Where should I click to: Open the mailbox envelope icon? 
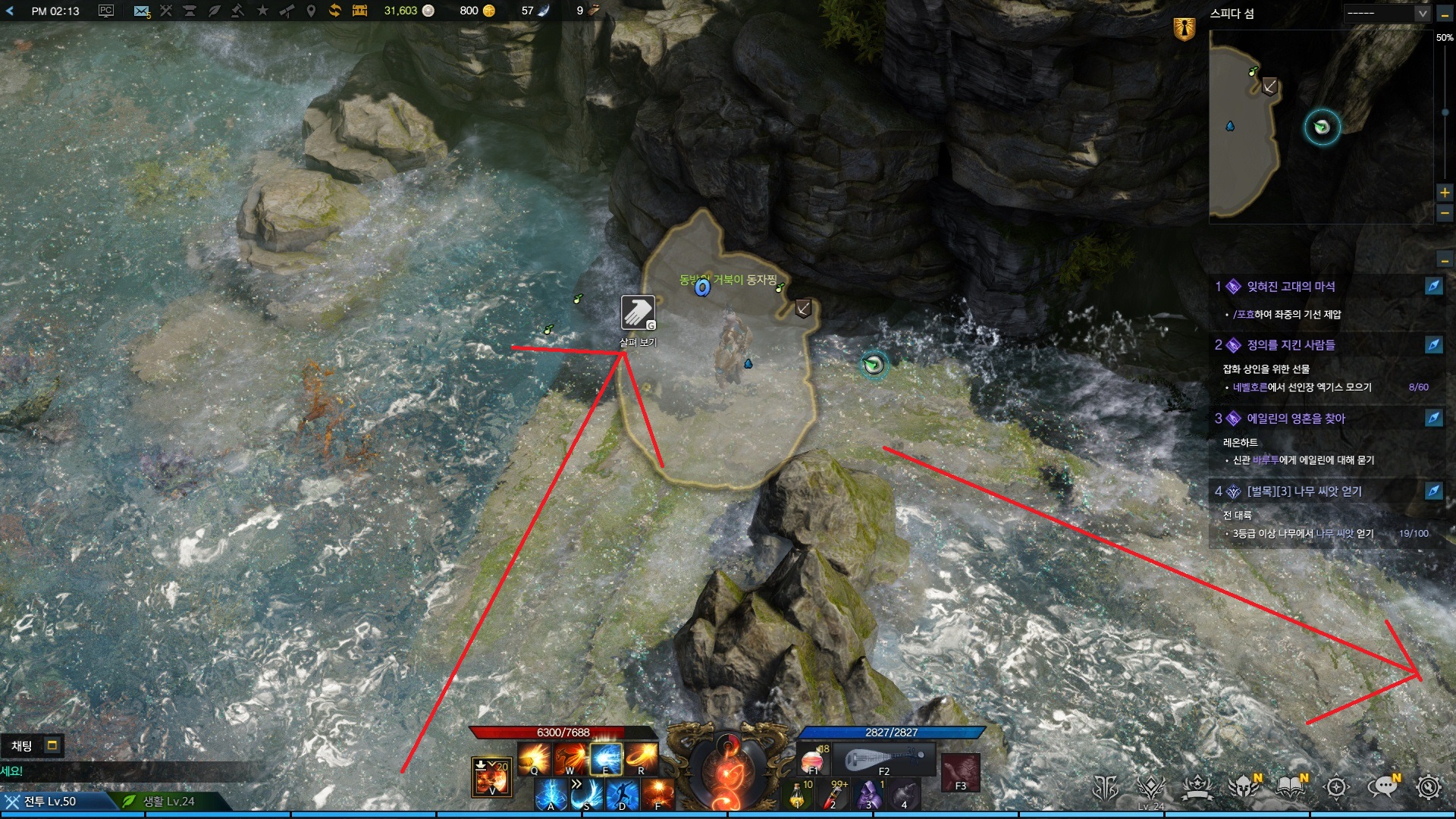coord(141,11)
